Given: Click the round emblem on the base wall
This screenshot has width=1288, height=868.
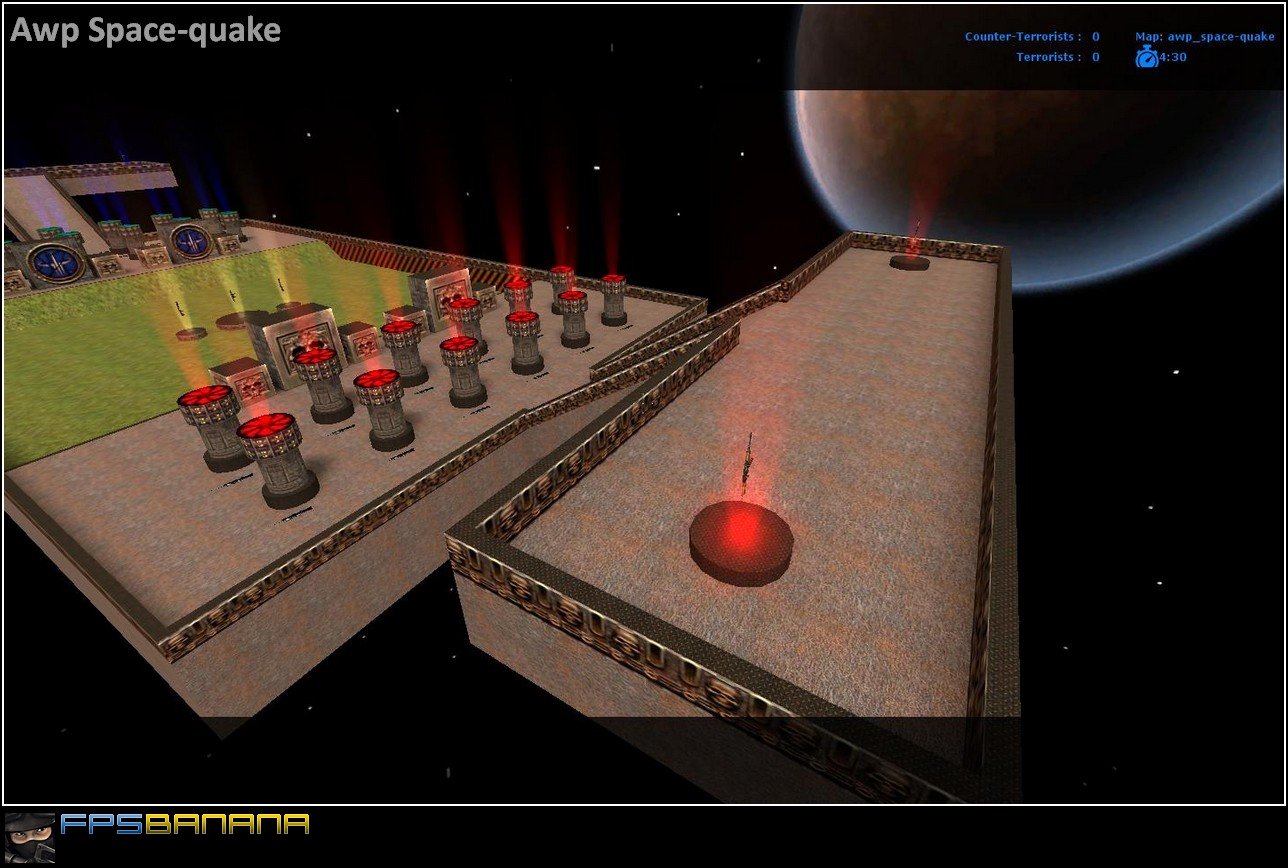Looking at the screenshot, I should tap(58, 265).
